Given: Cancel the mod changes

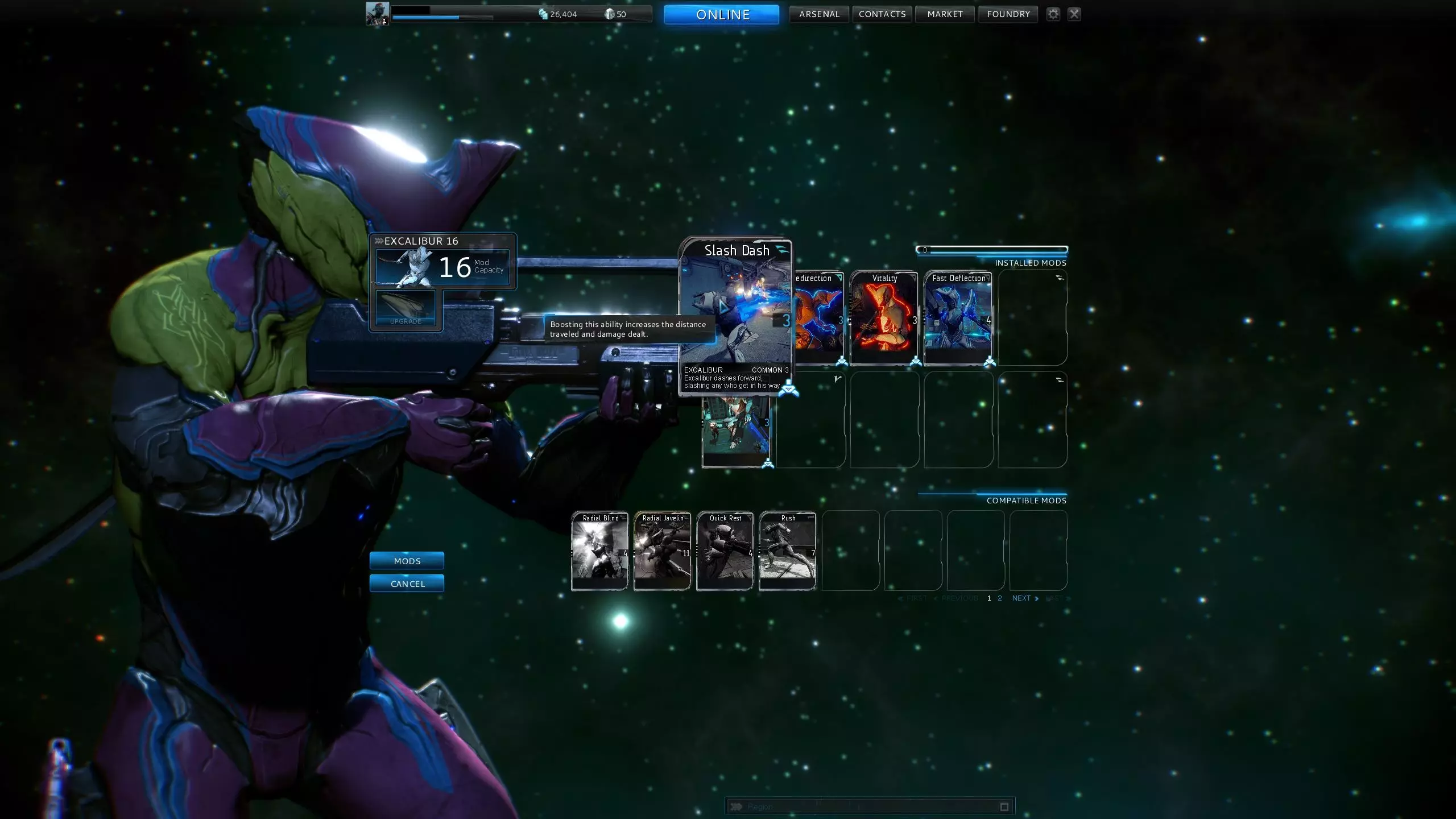Looking at the screenshot, I should 407,584.
